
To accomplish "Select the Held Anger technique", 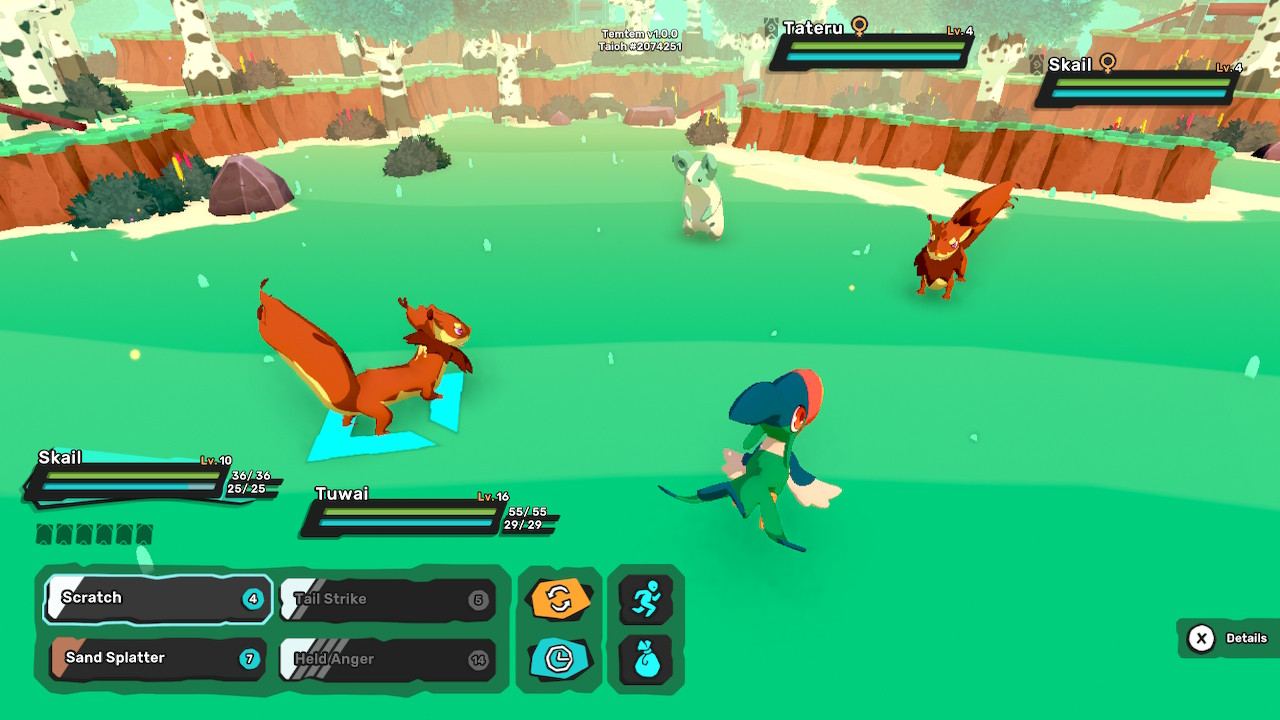I will (380, 660).
